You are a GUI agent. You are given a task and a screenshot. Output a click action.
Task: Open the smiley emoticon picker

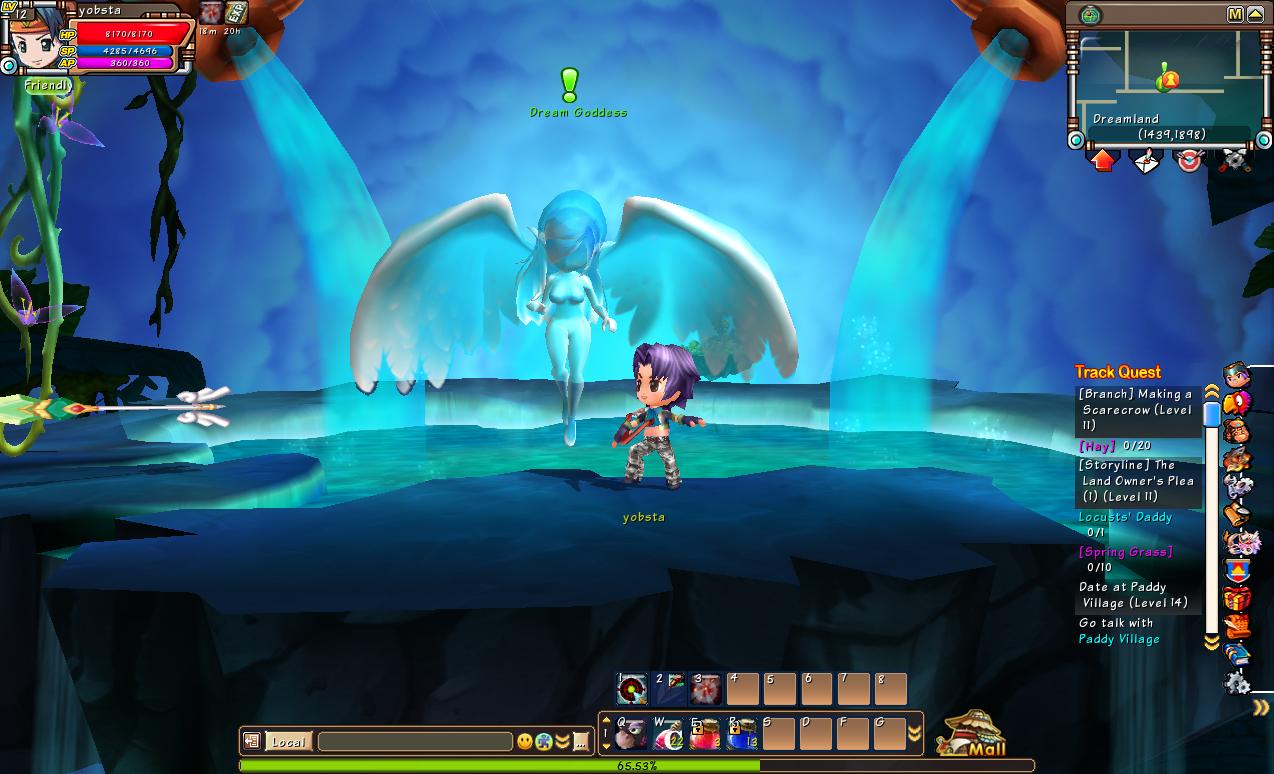[x=524, y=741]
